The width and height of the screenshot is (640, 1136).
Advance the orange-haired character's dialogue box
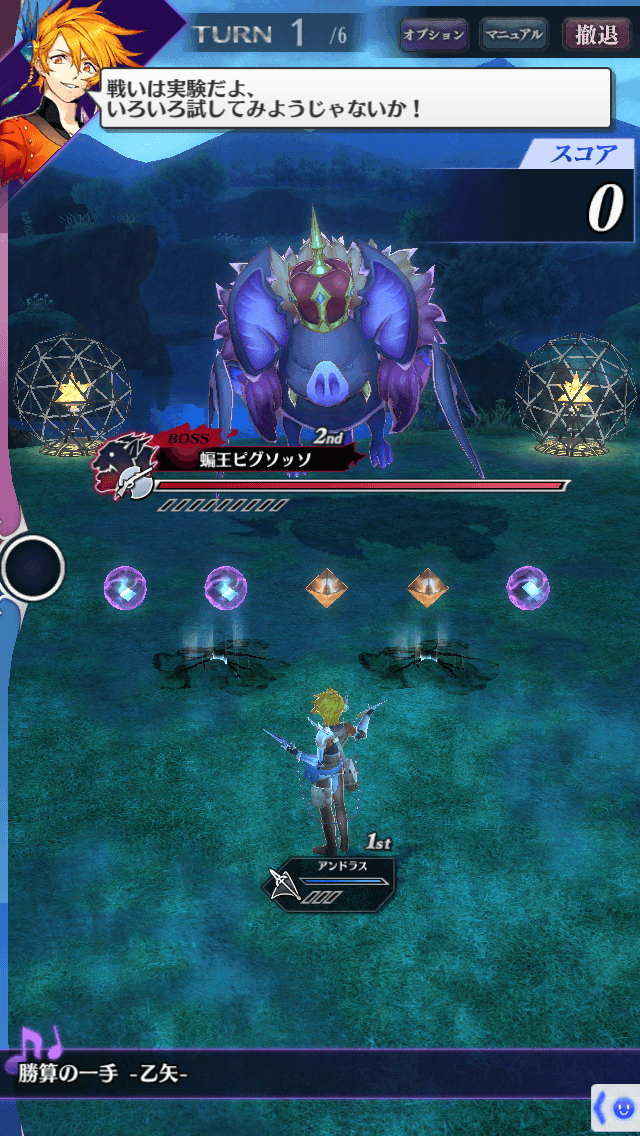(x=355, y=98)
